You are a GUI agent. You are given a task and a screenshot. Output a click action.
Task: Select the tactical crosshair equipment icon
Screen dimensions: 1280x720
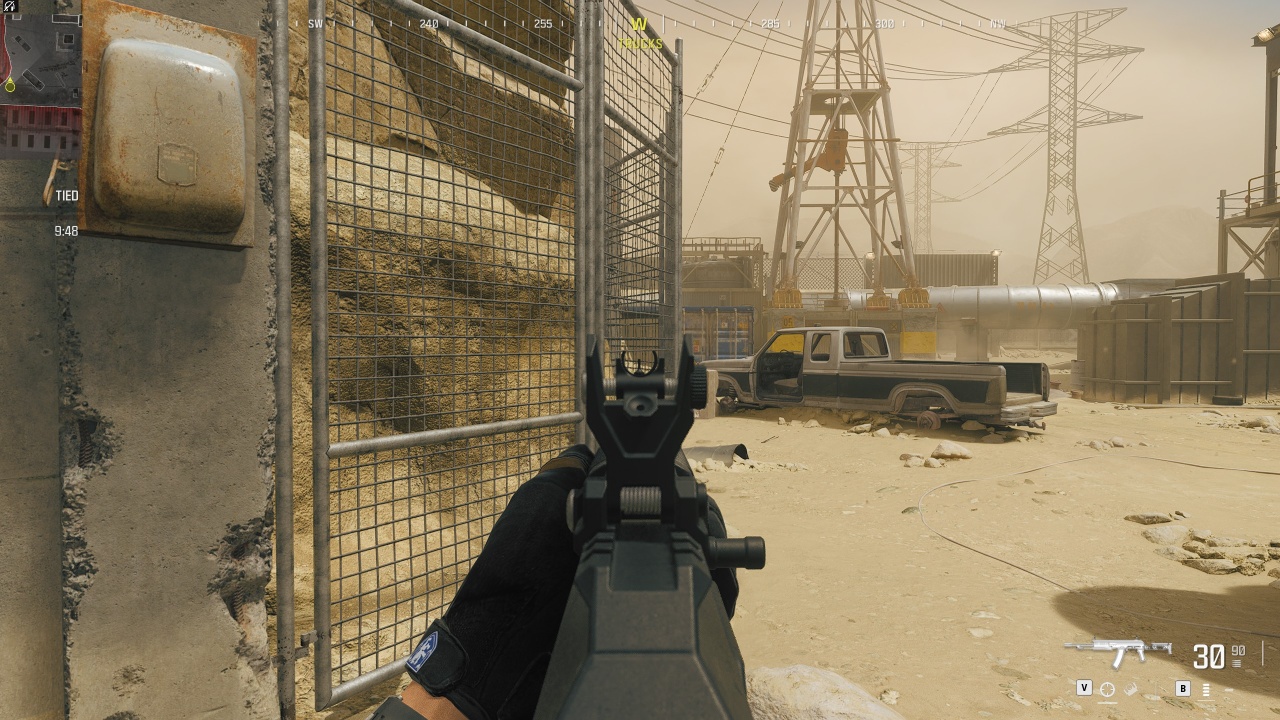click(x=1107, y=689)
